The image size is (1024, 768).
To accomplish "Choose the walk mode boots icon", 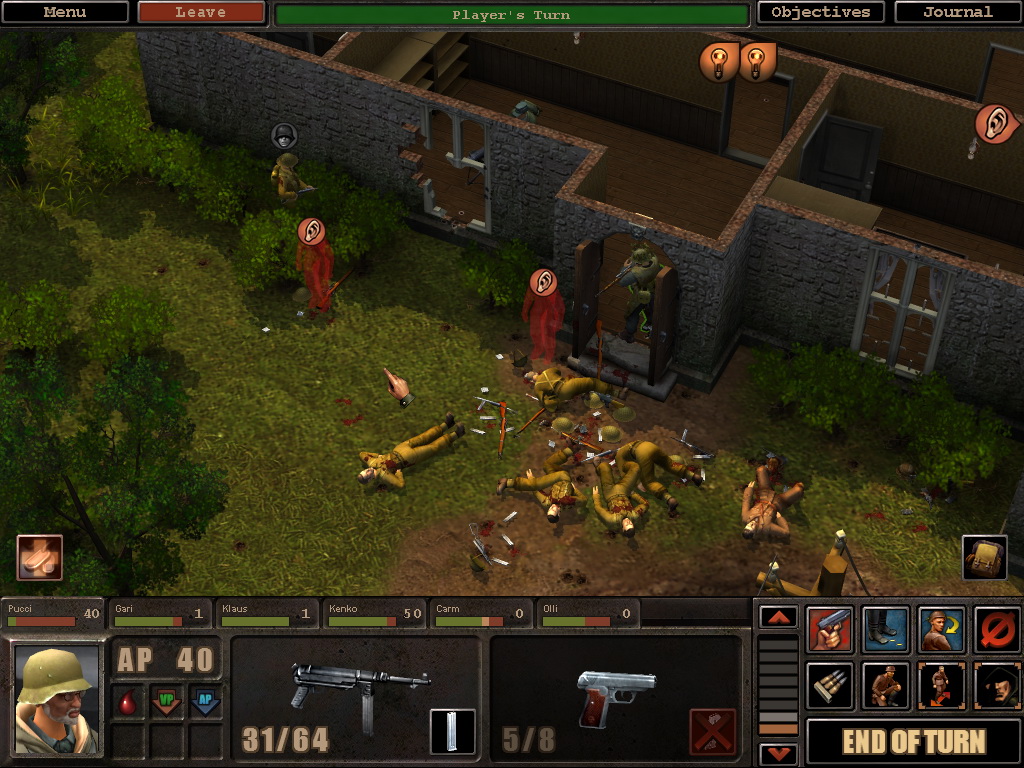I will (x=886, y=630).
